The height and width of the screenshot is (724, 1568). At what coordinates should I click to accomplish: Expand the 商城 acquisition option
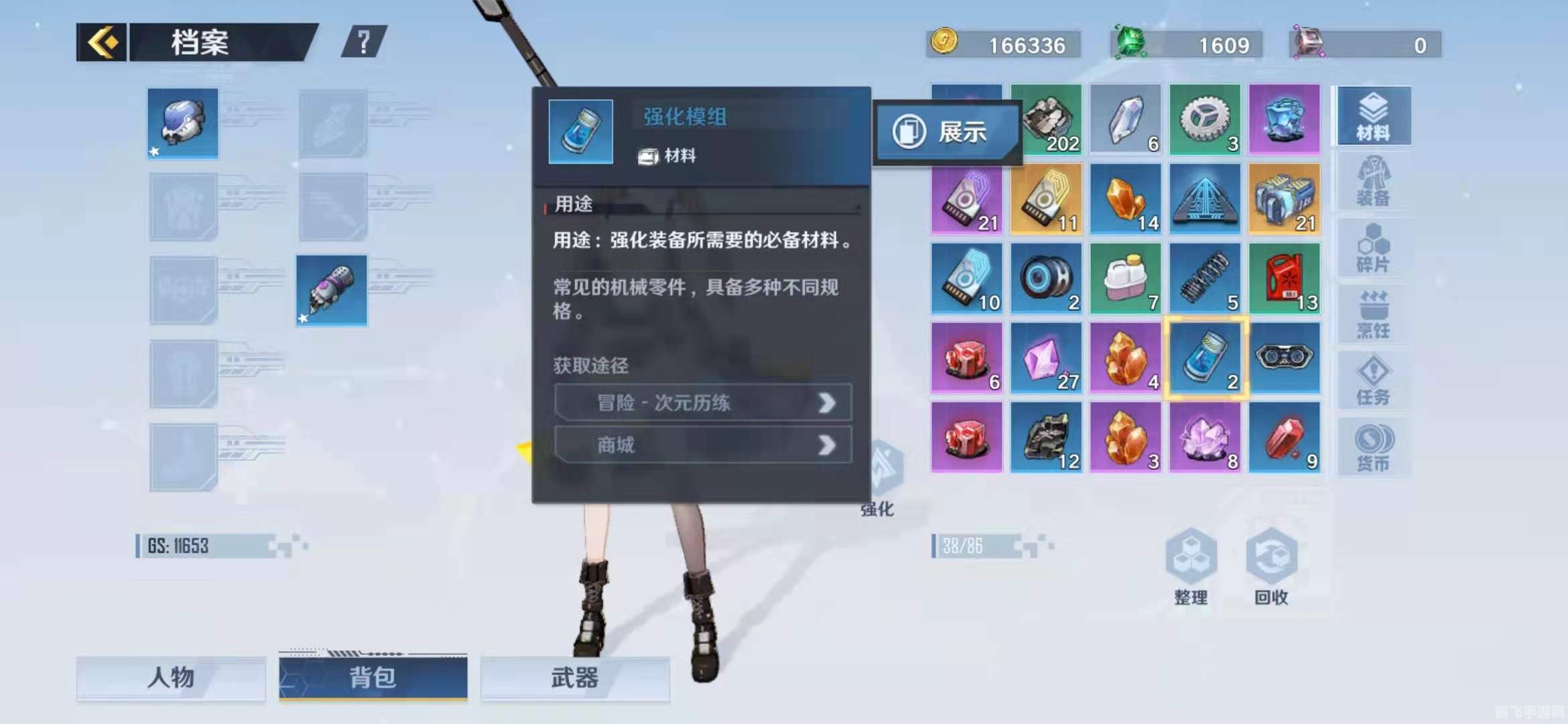point(704,445)
